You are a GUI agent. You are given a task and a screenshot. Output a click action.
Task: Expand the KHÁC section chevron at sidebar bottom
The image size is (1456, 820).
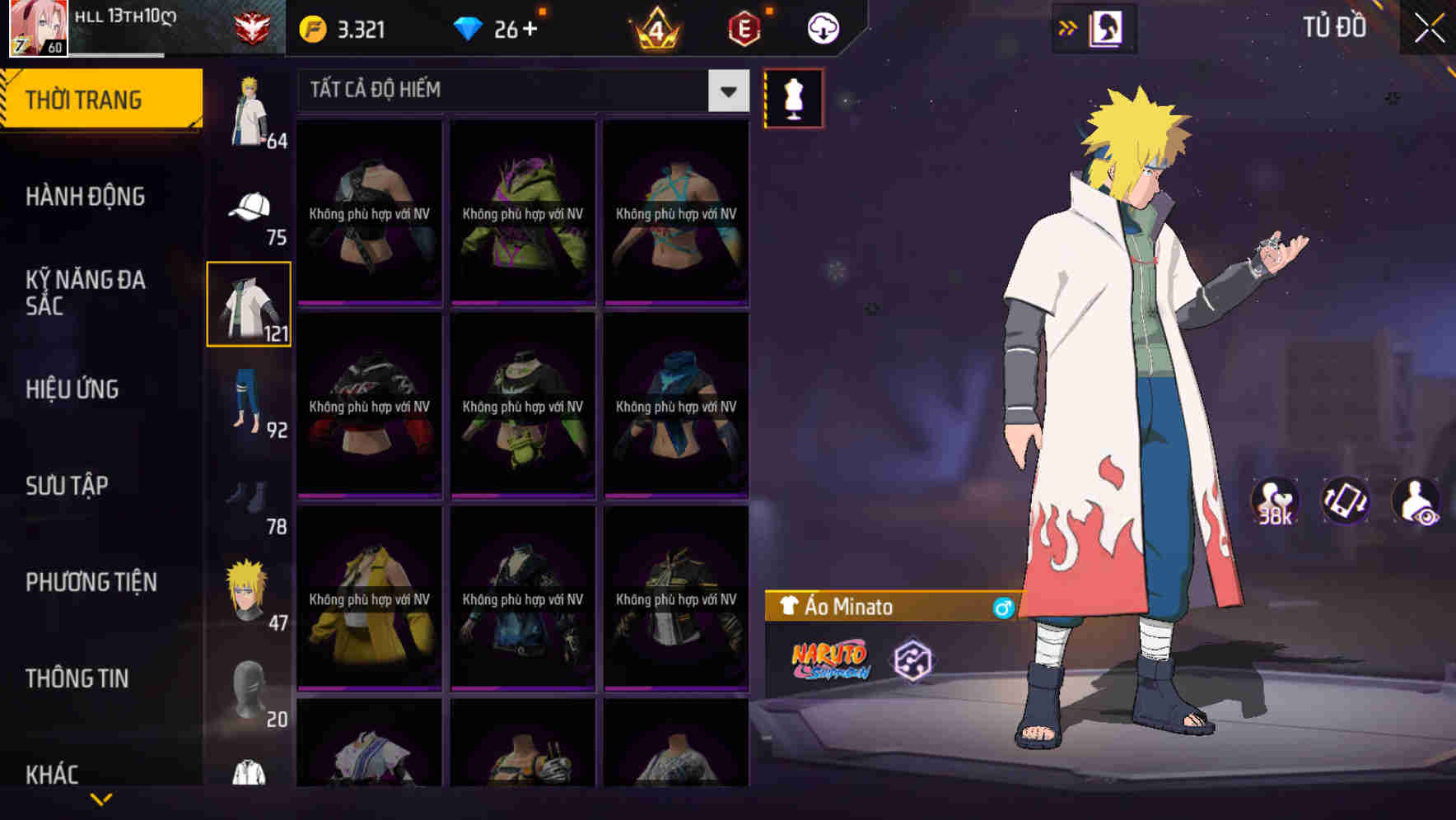click(100, 797)
